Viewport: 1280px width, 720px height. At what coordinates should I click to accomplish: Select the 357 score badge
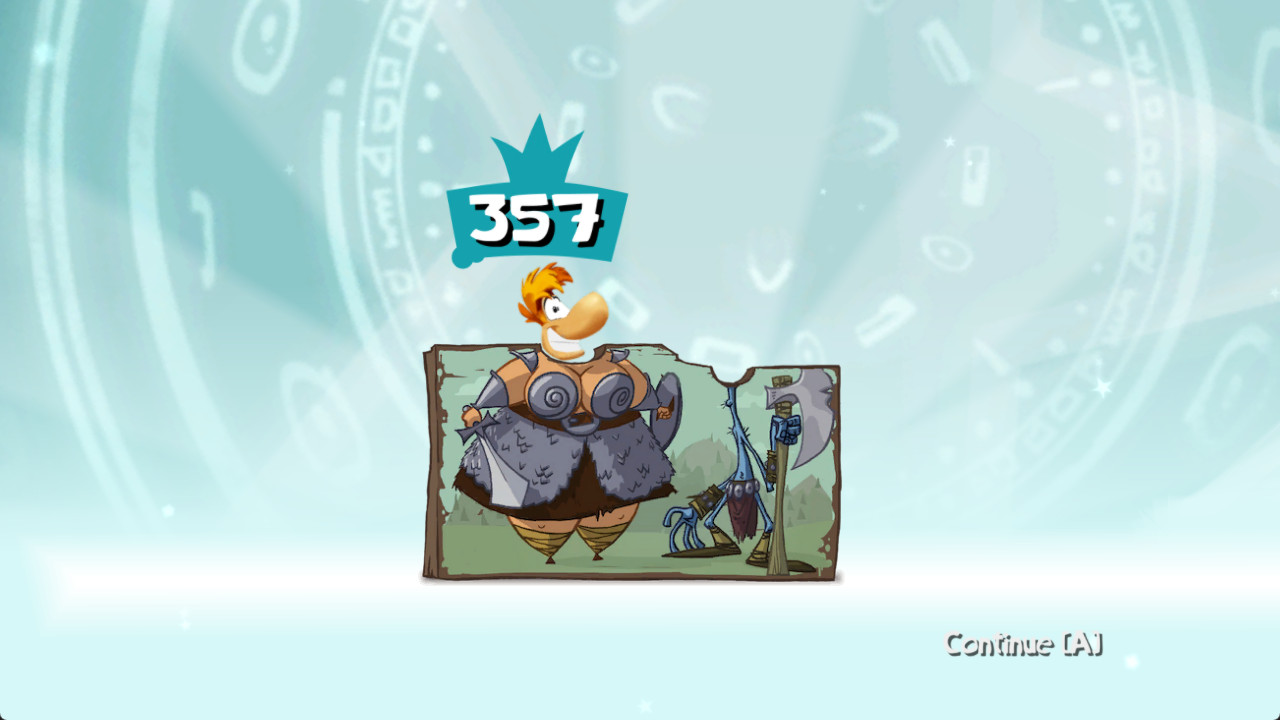[538, 218]
